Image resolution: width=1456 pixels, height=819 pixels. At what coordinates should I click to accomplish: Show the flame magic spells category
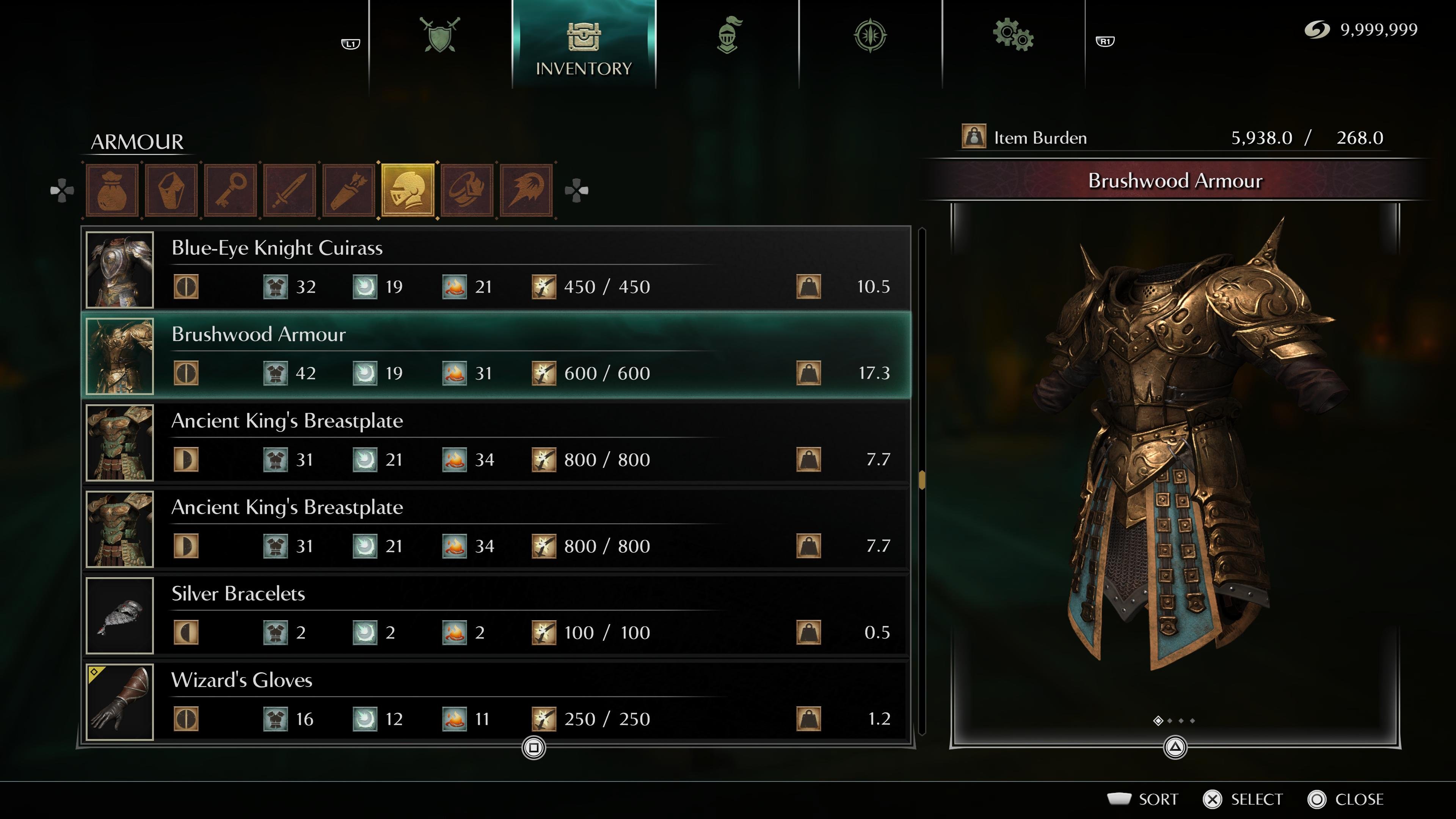526,190
